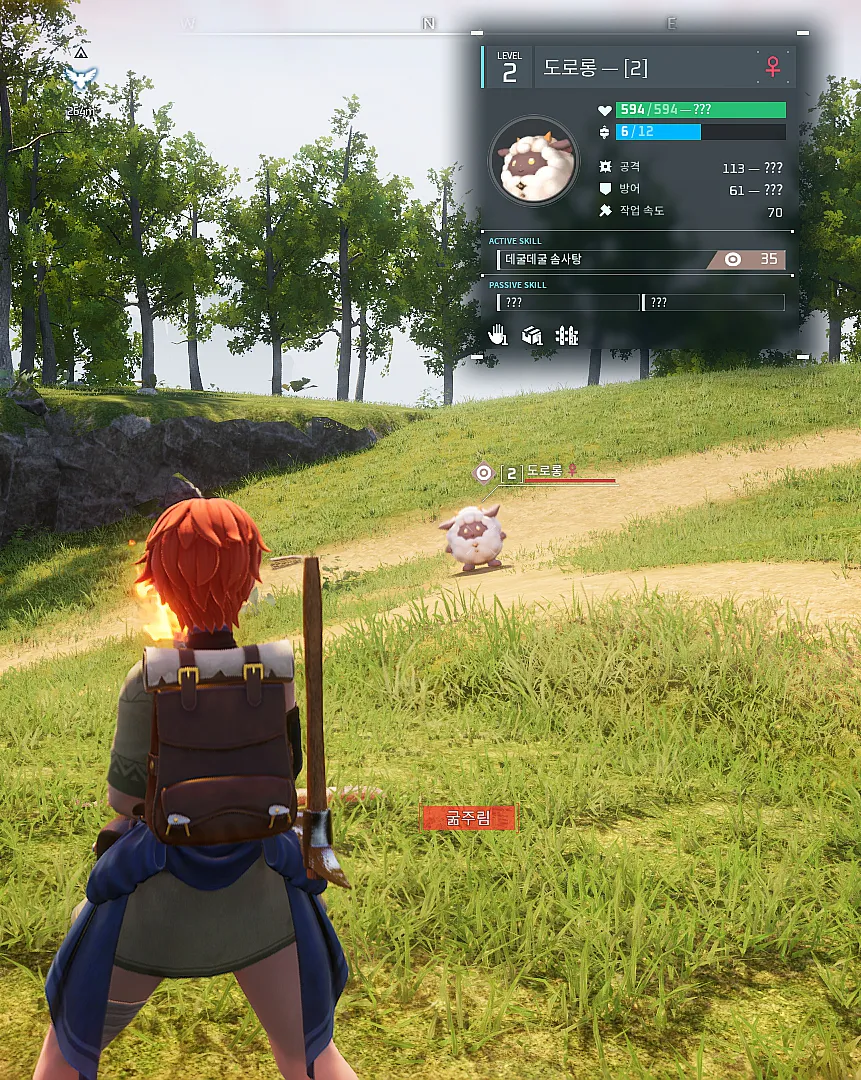861x1080 pixels.
Task: Click the box transport suitability icon
Action: (x=532, y=335)
